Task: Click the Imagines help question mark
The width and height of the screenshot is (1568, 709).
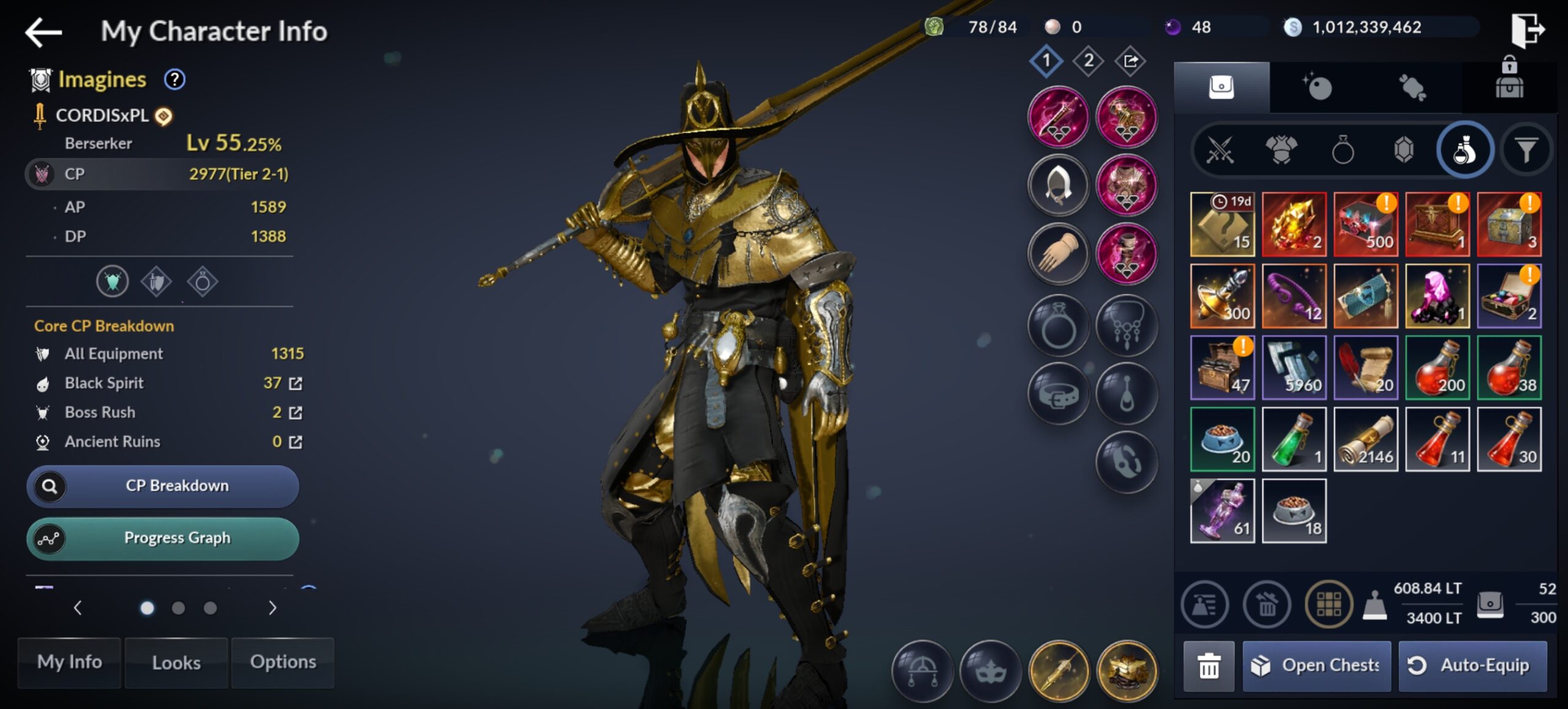Action: pyautogui.click(x=175, y=80)
